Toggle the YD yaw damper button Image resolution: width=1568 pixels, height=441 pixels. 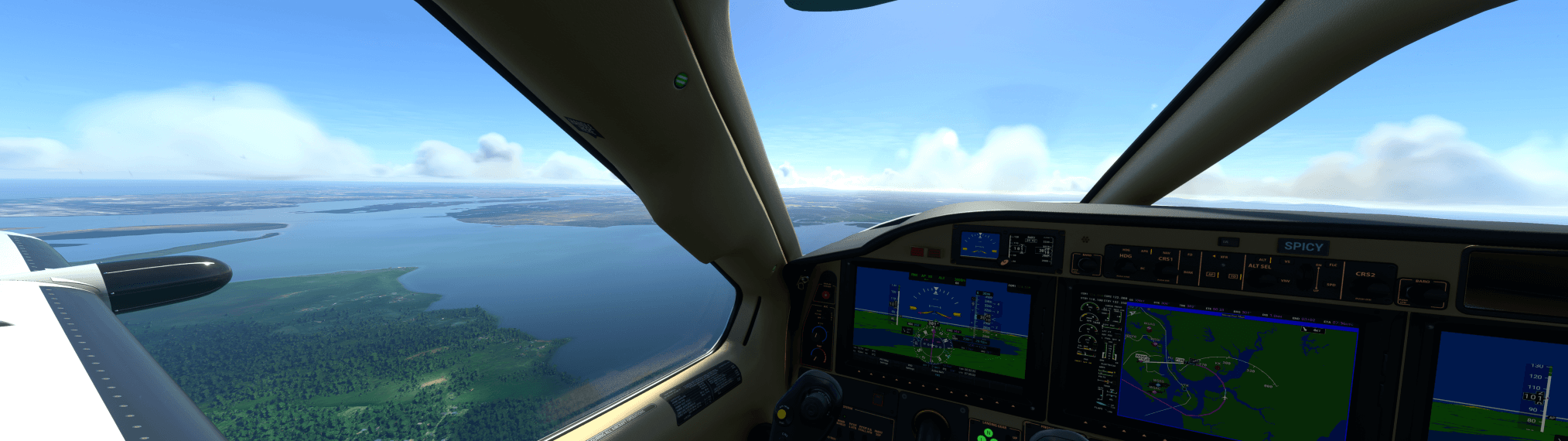pyautogui.click(x=1232, y=275)
